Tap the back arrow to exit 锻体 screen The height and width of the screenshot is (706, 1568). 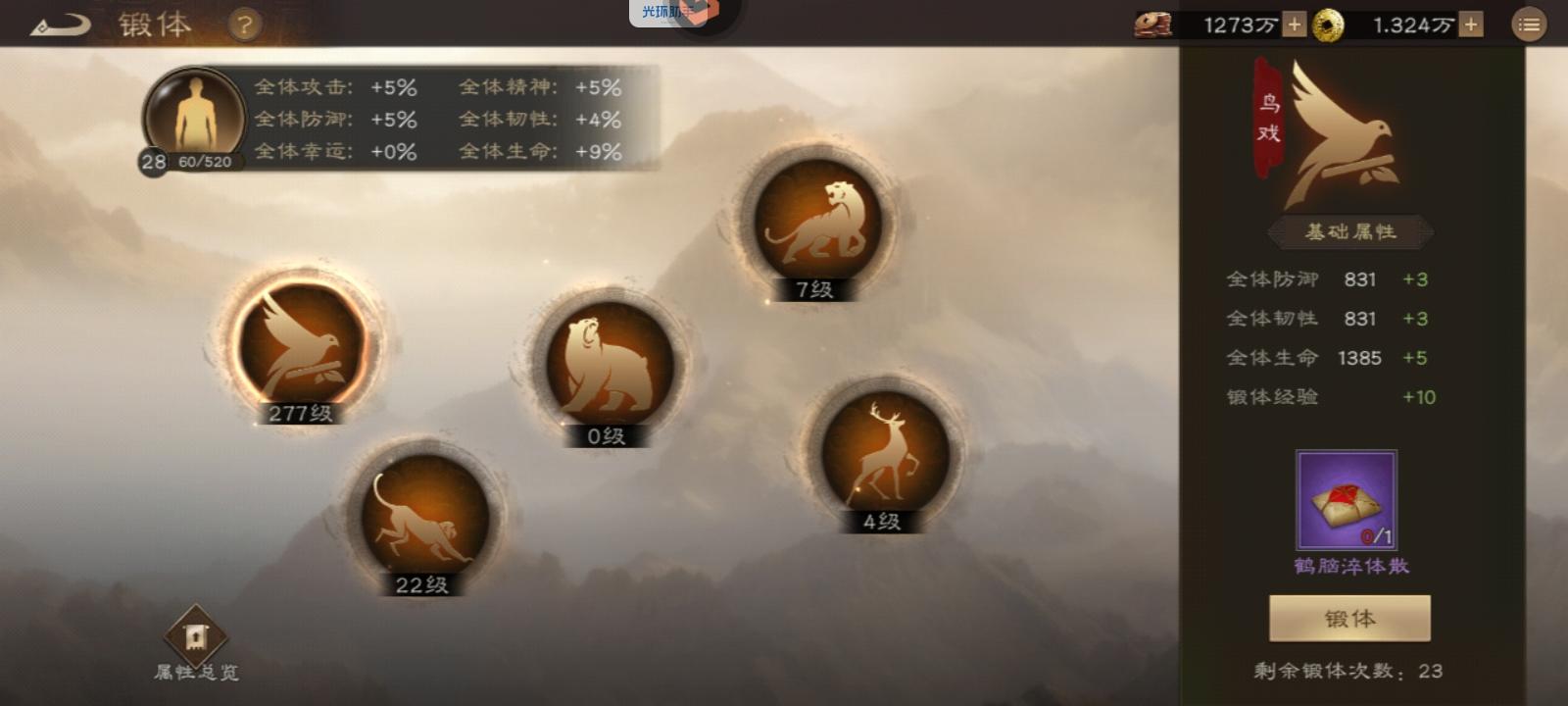pos(61,25)
